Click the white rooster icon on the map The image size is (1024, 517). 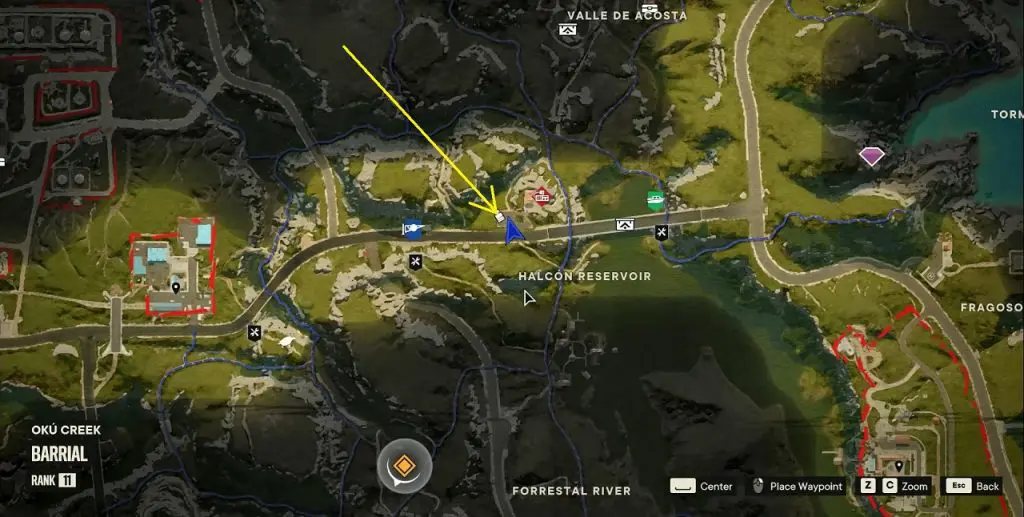(x=289, y=342)
